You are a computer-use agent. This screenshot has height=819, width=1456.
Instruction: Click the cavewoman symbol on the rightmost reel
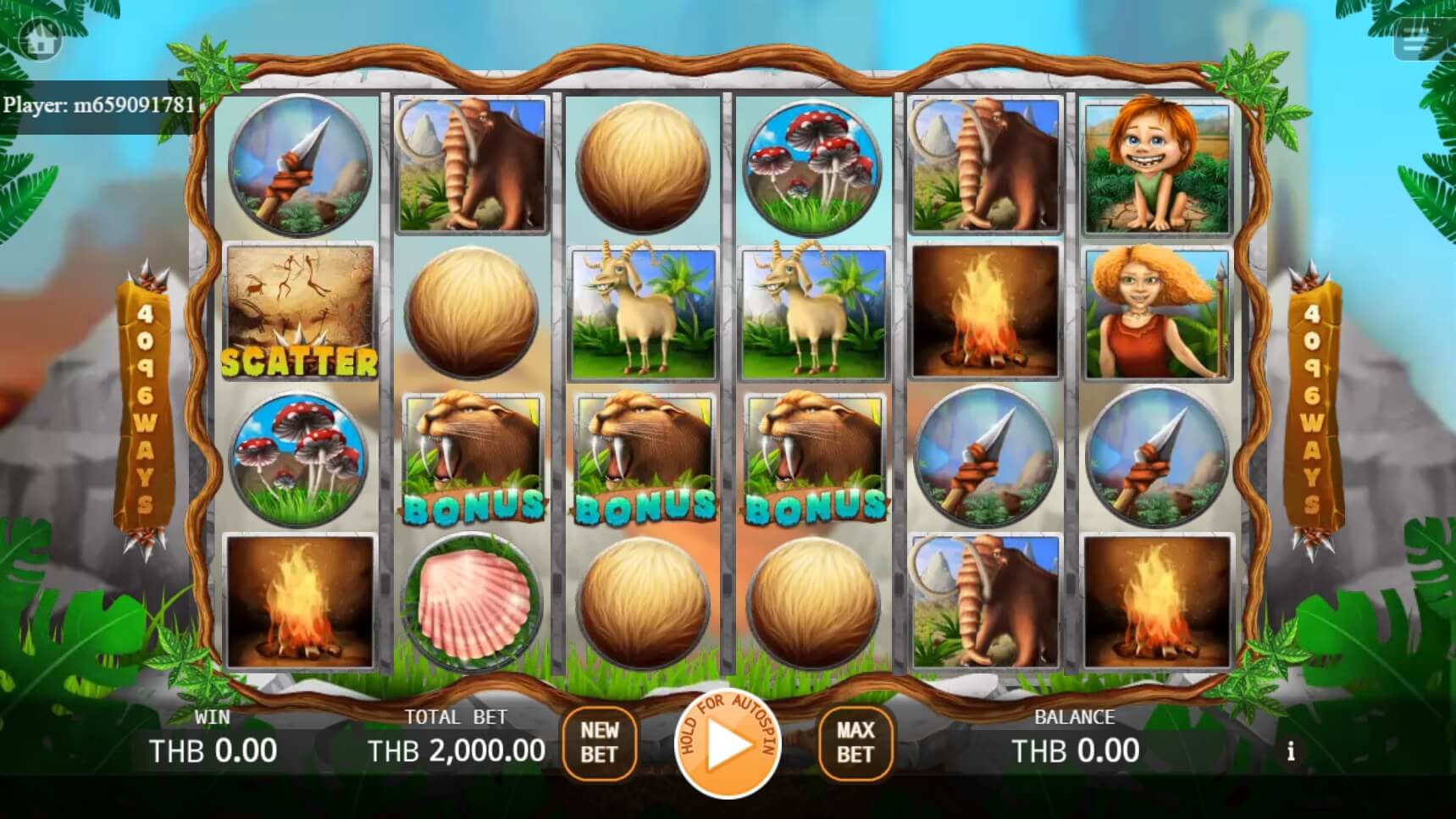coord(1157,313)
